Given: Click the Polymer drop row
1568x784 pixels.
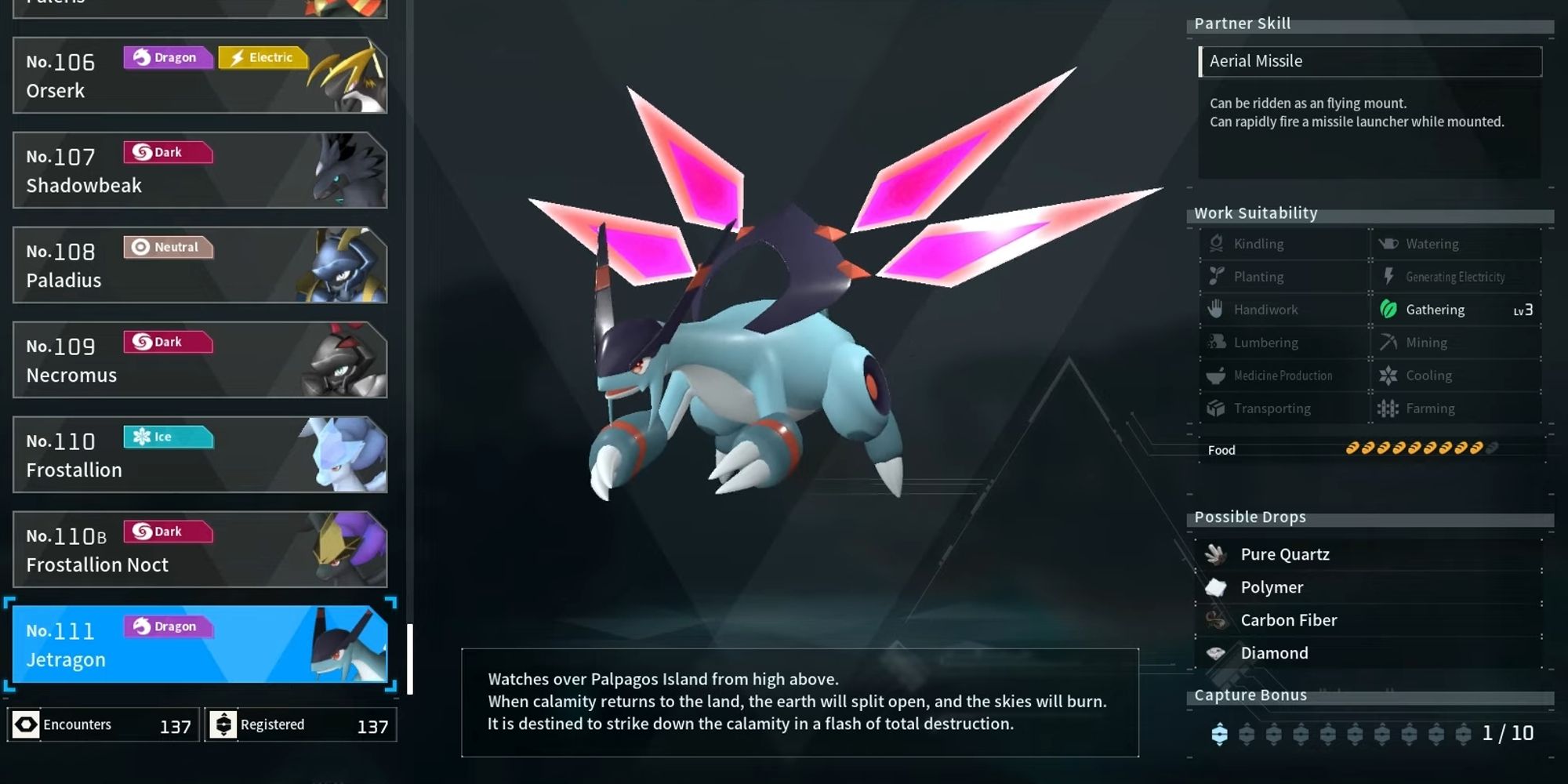Looking at the screenshot, I should click(x=1368, y=587).
